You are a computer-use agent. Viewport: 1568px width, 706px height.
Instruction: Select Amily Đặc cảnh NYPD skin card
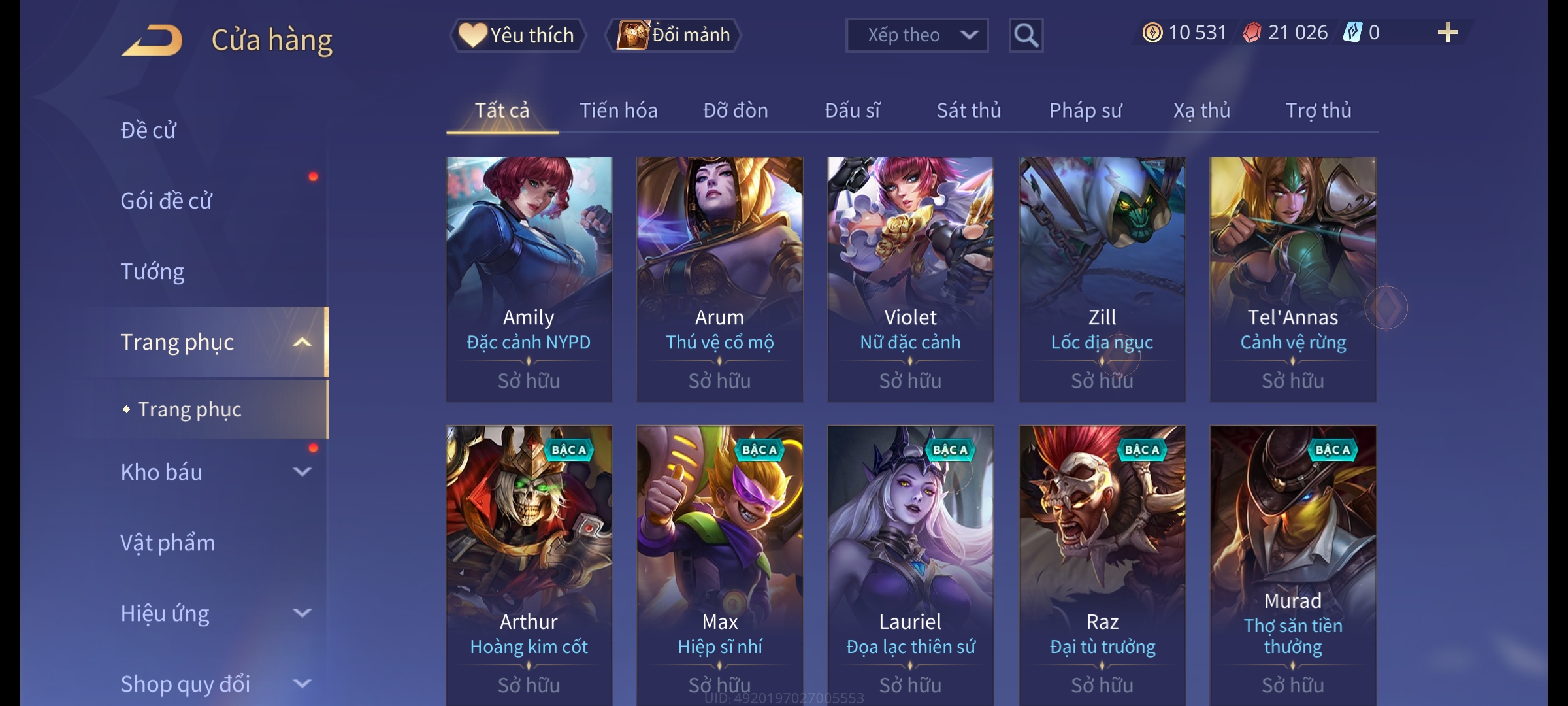tap(529, 278)
